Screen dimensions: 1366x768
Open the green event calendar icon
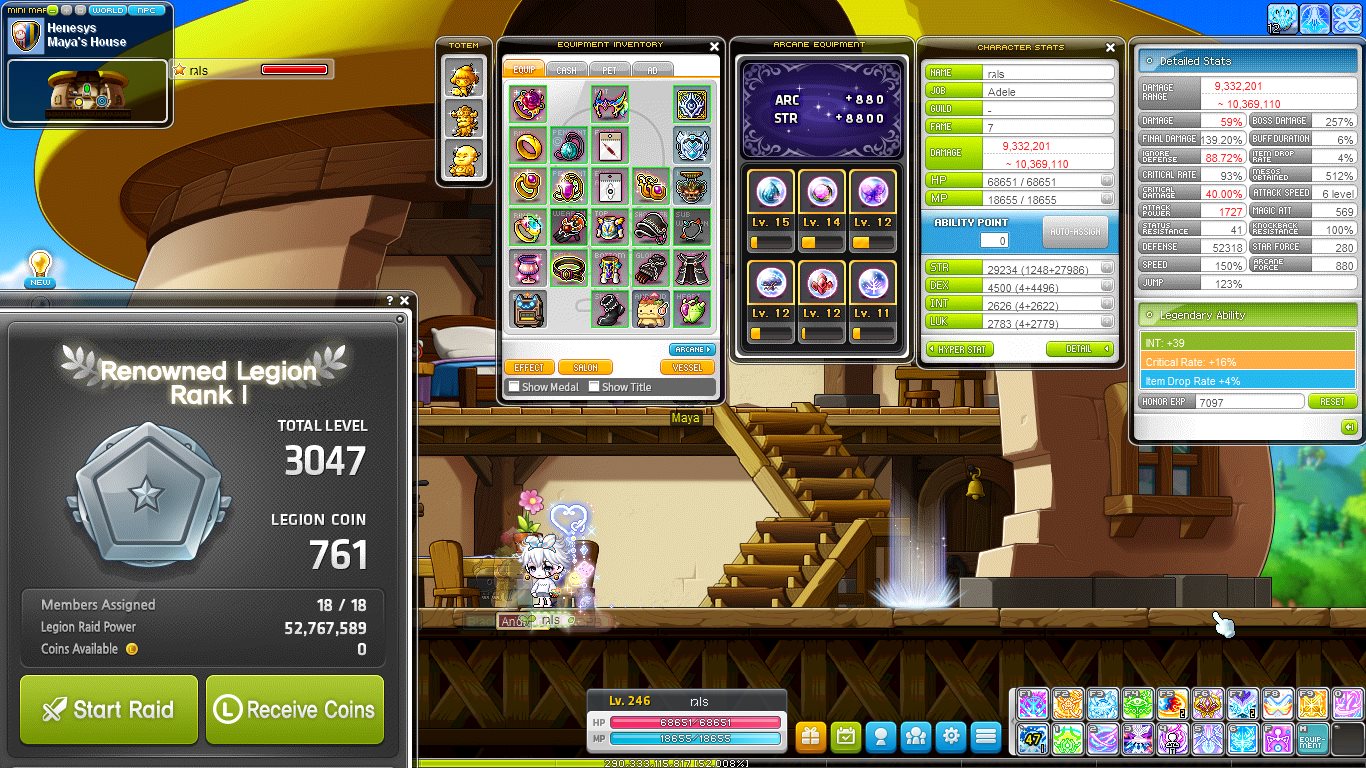pyautogui.click(x=846, y=737)
